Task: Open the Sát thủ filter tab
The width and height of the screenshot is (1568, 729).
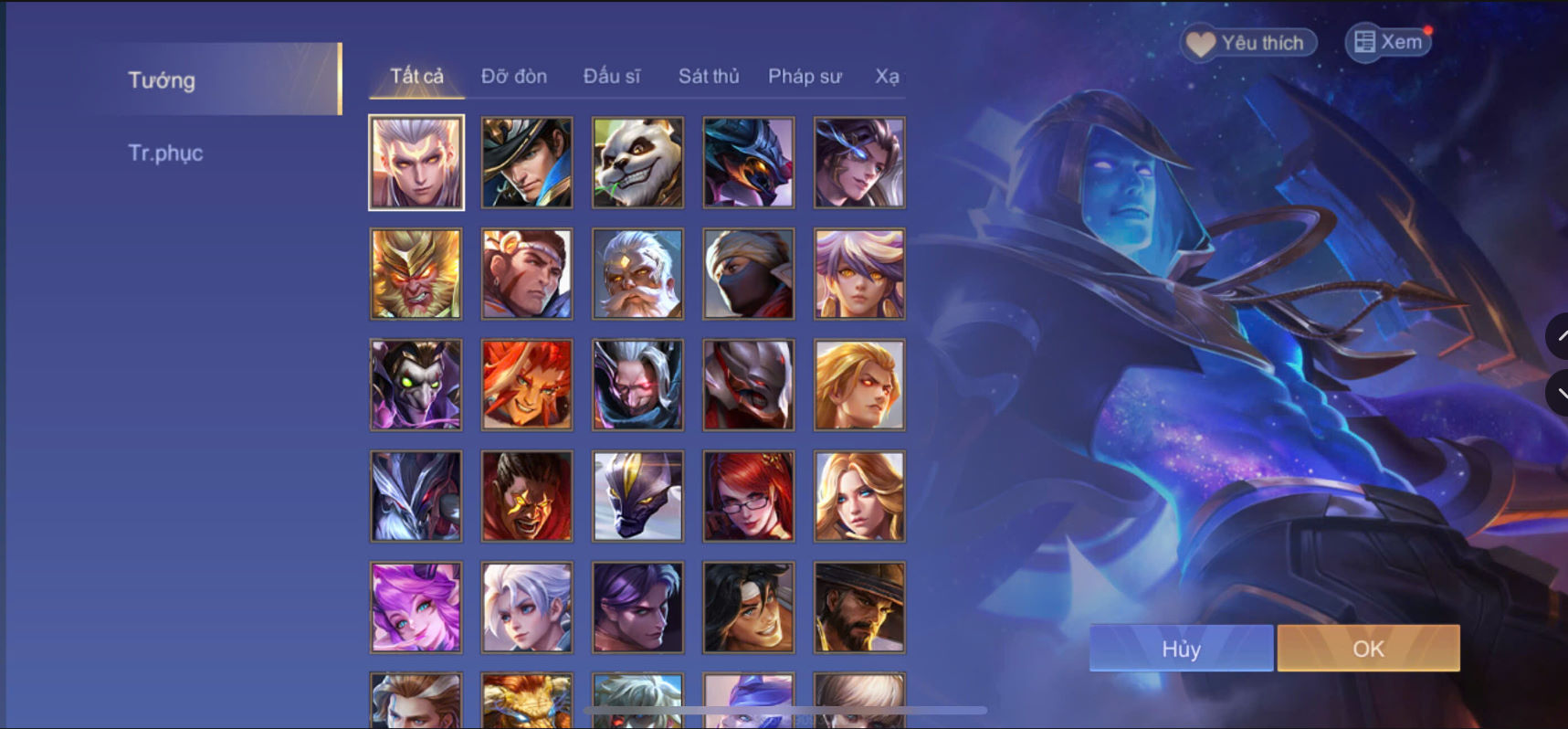Action: 708,77
